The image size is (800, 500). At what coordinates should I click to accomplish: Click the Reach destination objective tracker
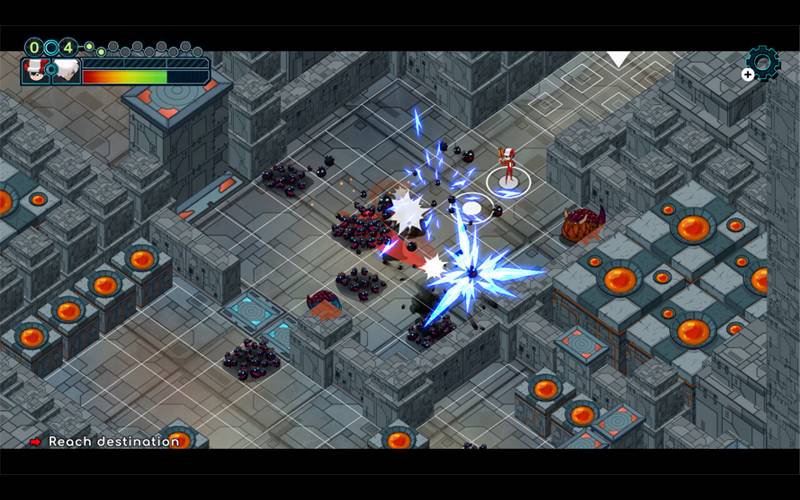pyautogui.click(x=105, y=441)
